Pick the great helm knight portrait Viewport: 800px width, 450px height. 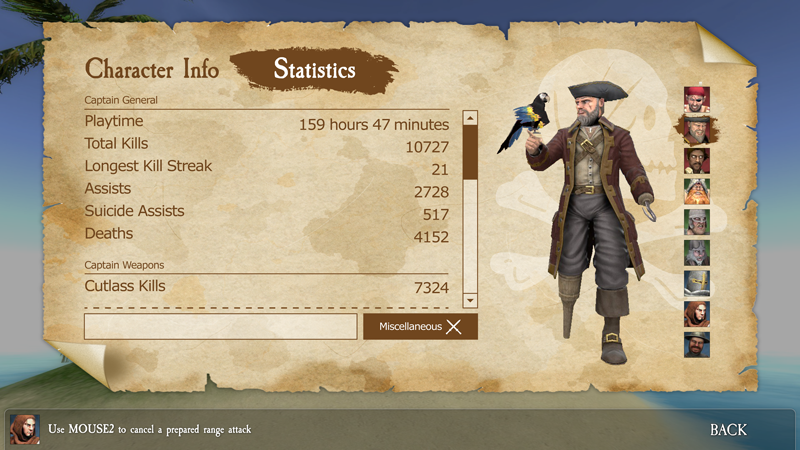(x=696, y=283)
